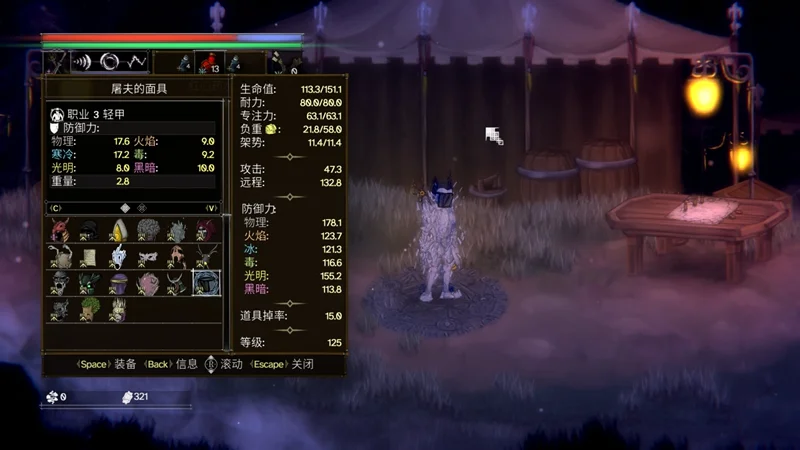
Task: Activate the swirling ring ability icon
Action: coord(109,61)
